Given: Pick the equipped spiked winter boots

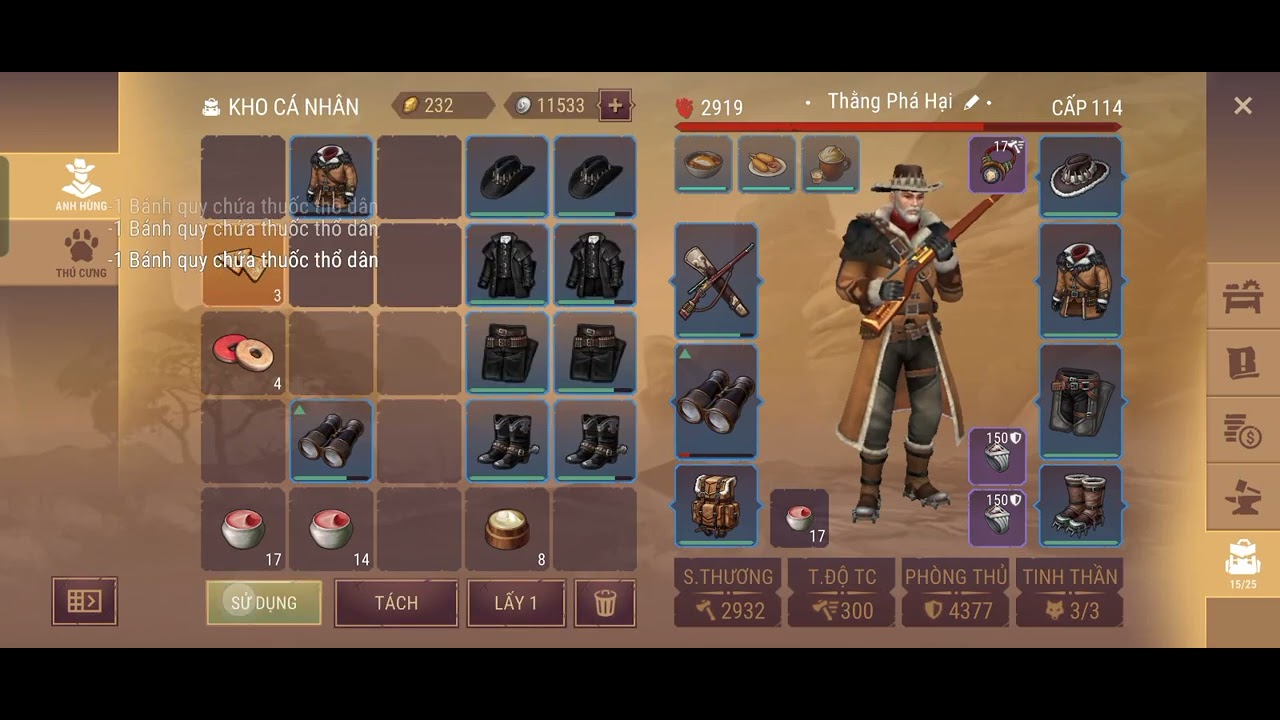Looking at the screenshot, I should tap(1081, 505).
